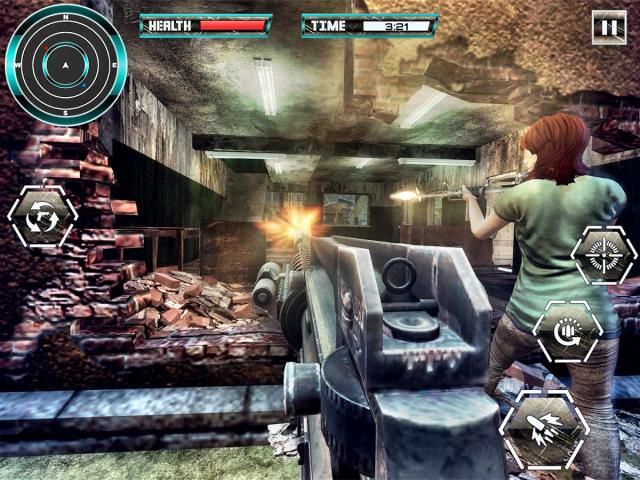Screen dimensions: 640x480
Task: Fire the weapon with the bullets button
Action: 544,429
